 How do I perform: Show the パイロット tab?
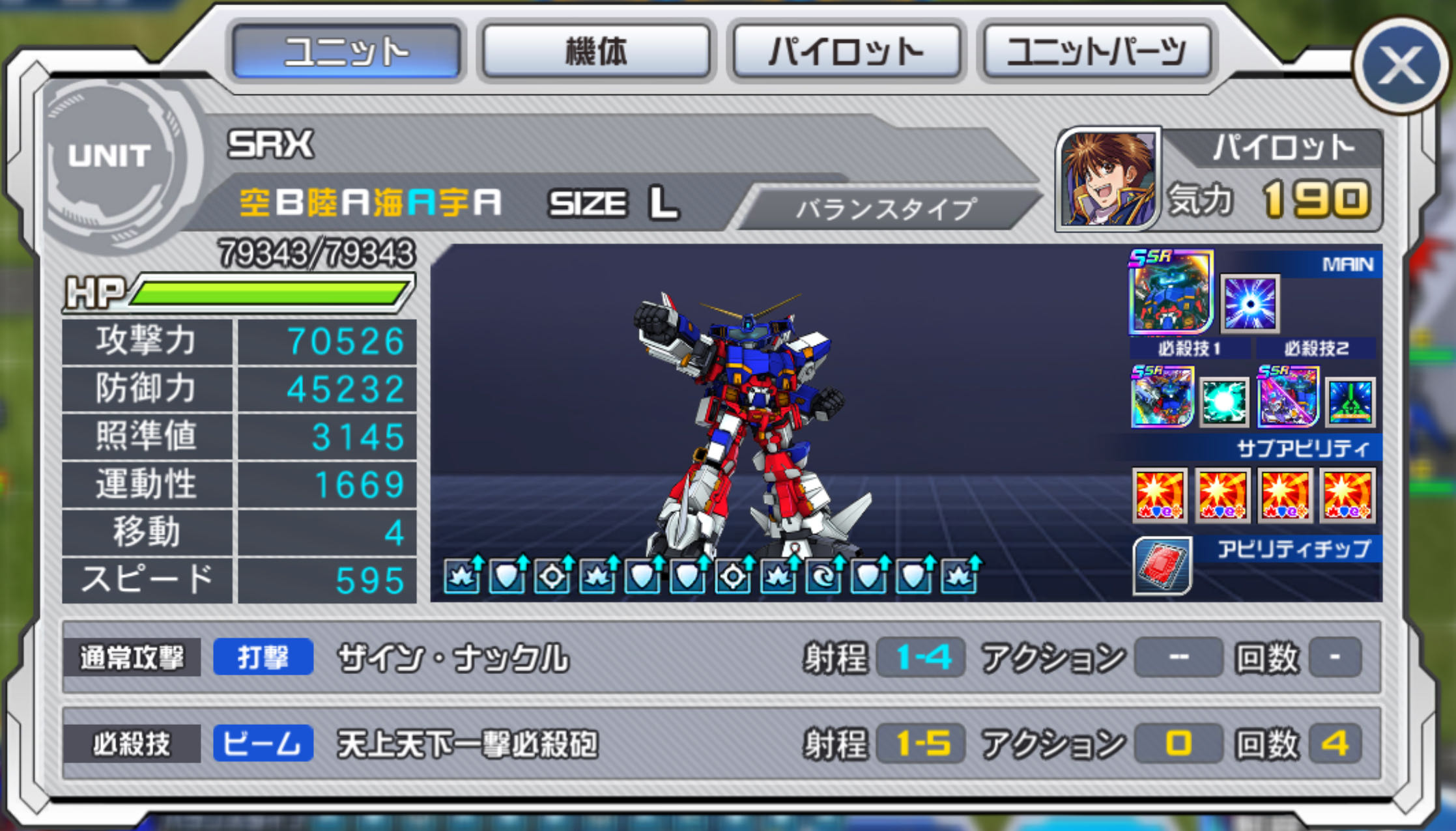point(846,51)
